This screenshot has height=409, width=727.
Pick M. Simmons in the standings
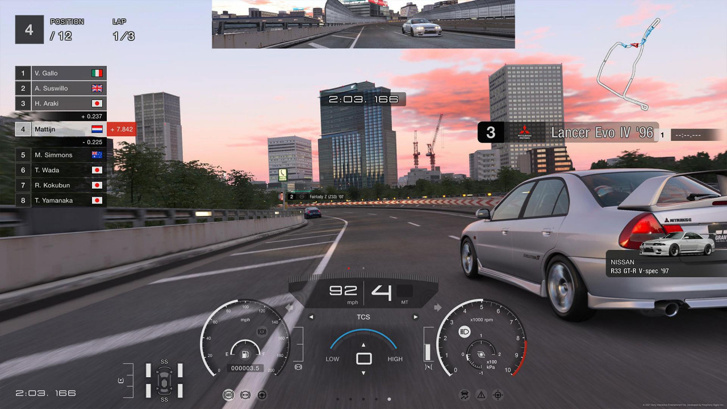click(x=60, y=155)
